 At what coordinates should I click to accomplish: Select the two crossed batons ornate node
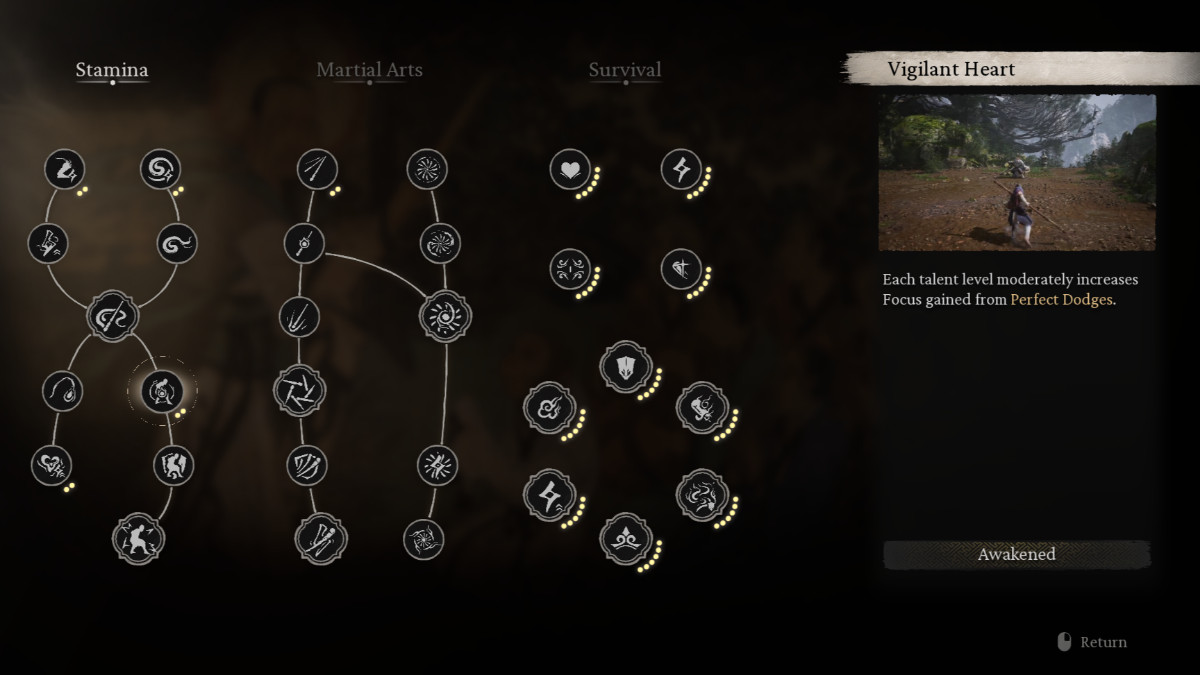coord(321,538)
